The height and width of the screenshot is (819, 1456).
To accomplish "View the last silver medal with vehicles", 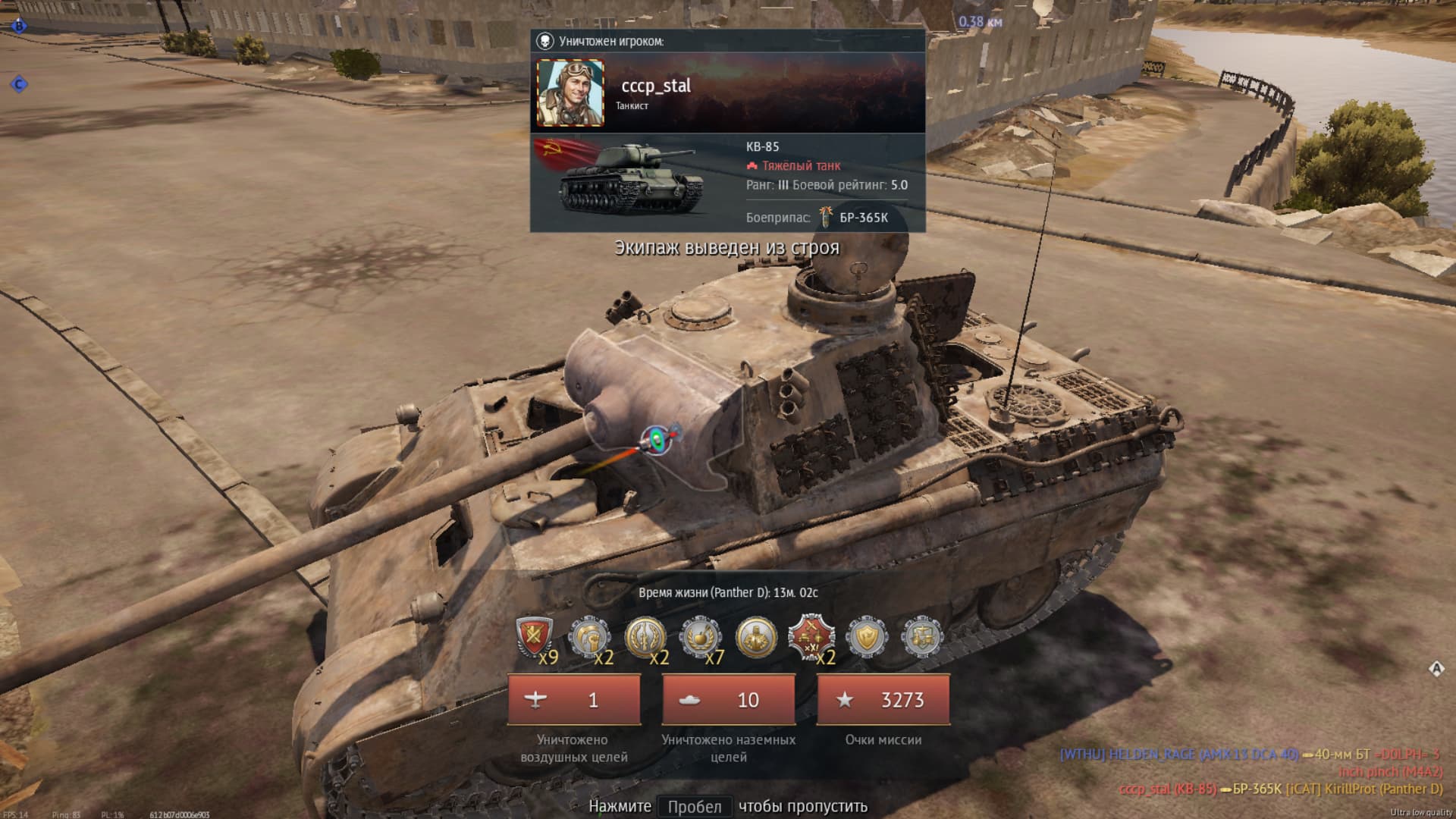I will click(x=922, y=638).
